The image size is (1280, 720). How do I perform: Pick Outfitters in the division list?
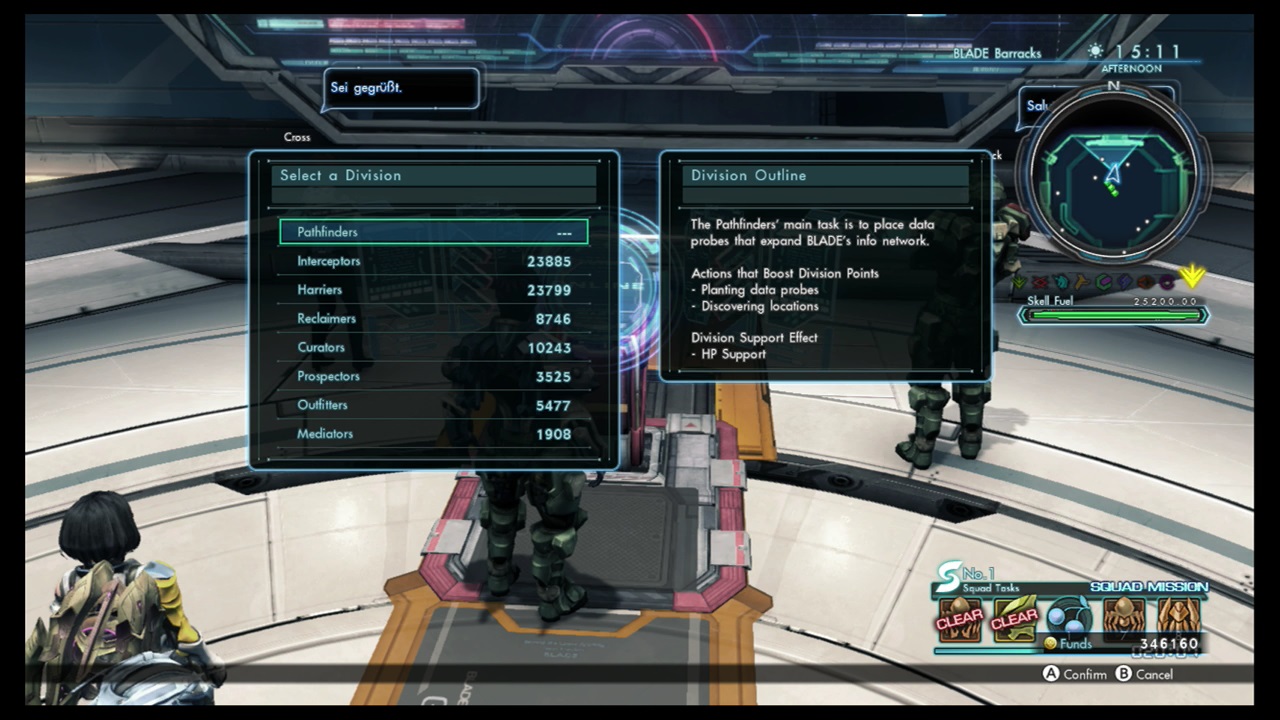click(433, 406)
